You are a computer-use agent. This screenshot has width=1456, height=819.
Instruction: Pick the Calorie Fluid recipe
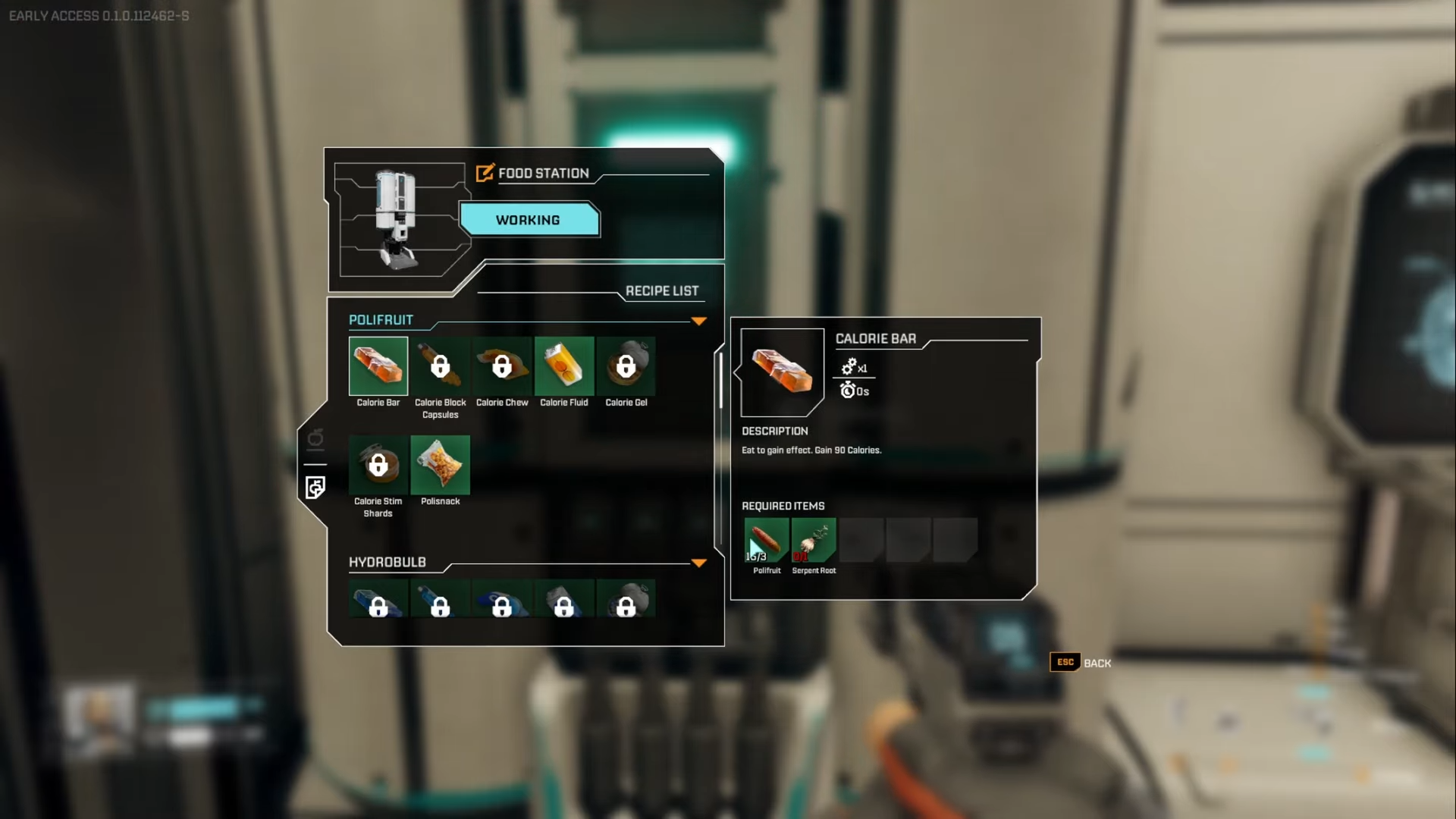click(x=564, y=366)
